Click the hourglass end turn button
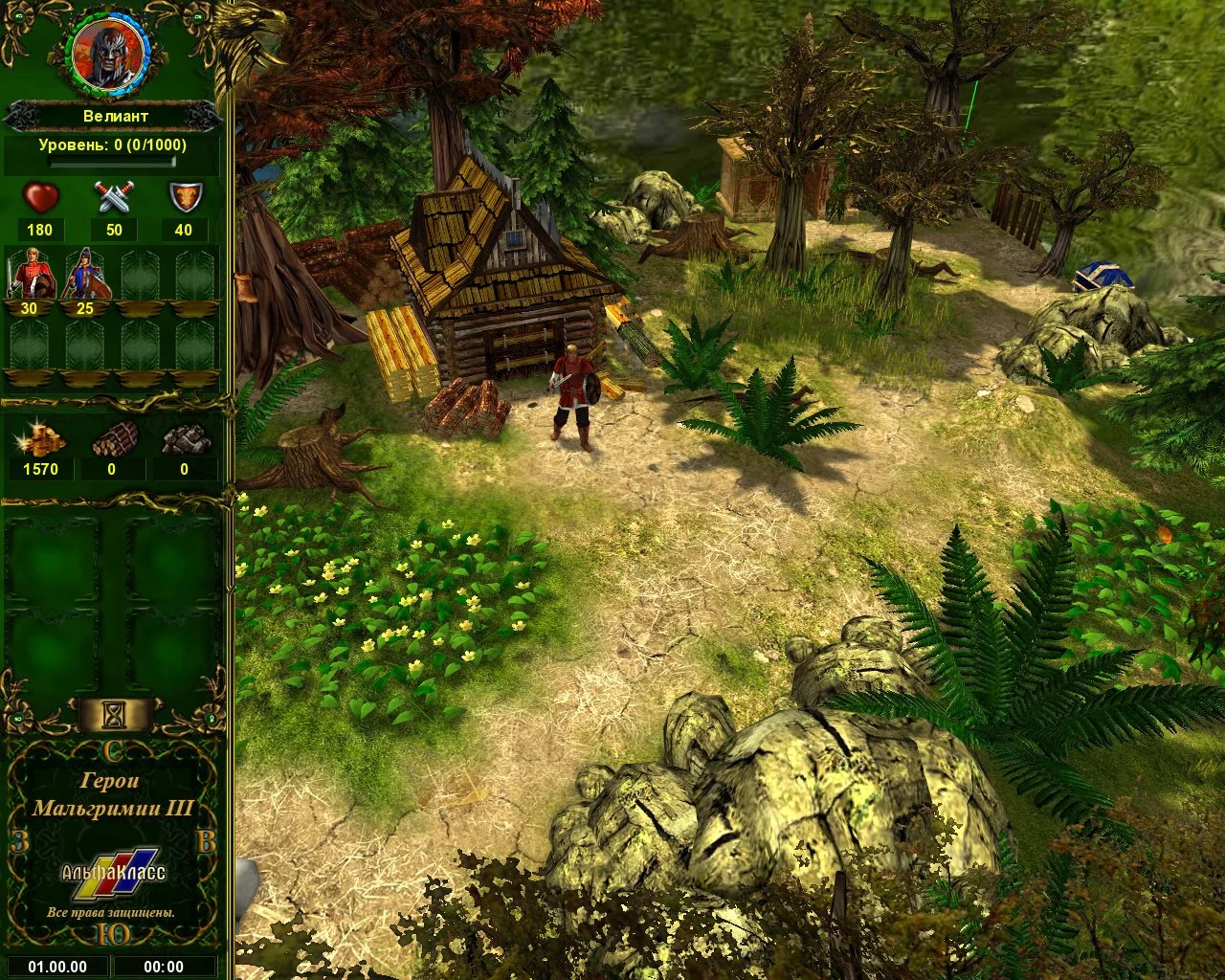The height and width of the screenshot is (980, 1225). coord(115,713)
